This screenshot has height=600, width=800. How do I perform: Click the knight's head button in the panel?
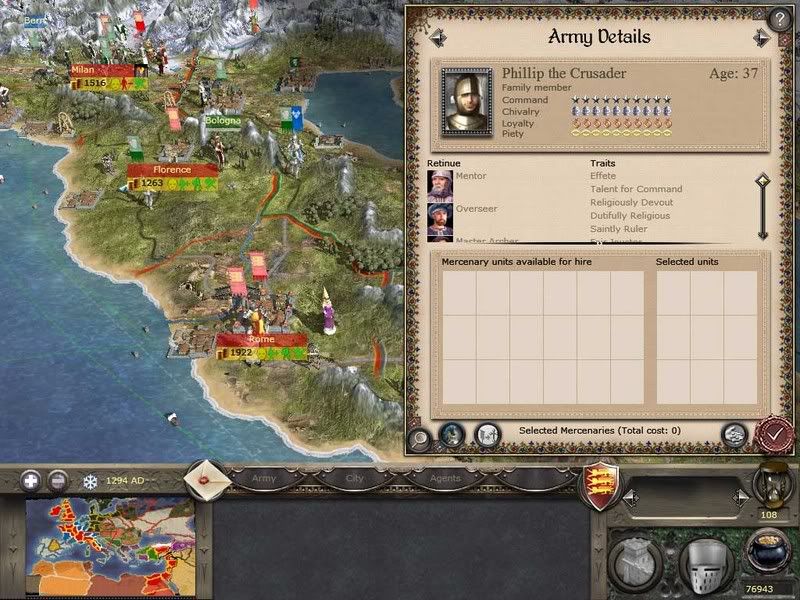coord(453,434)
